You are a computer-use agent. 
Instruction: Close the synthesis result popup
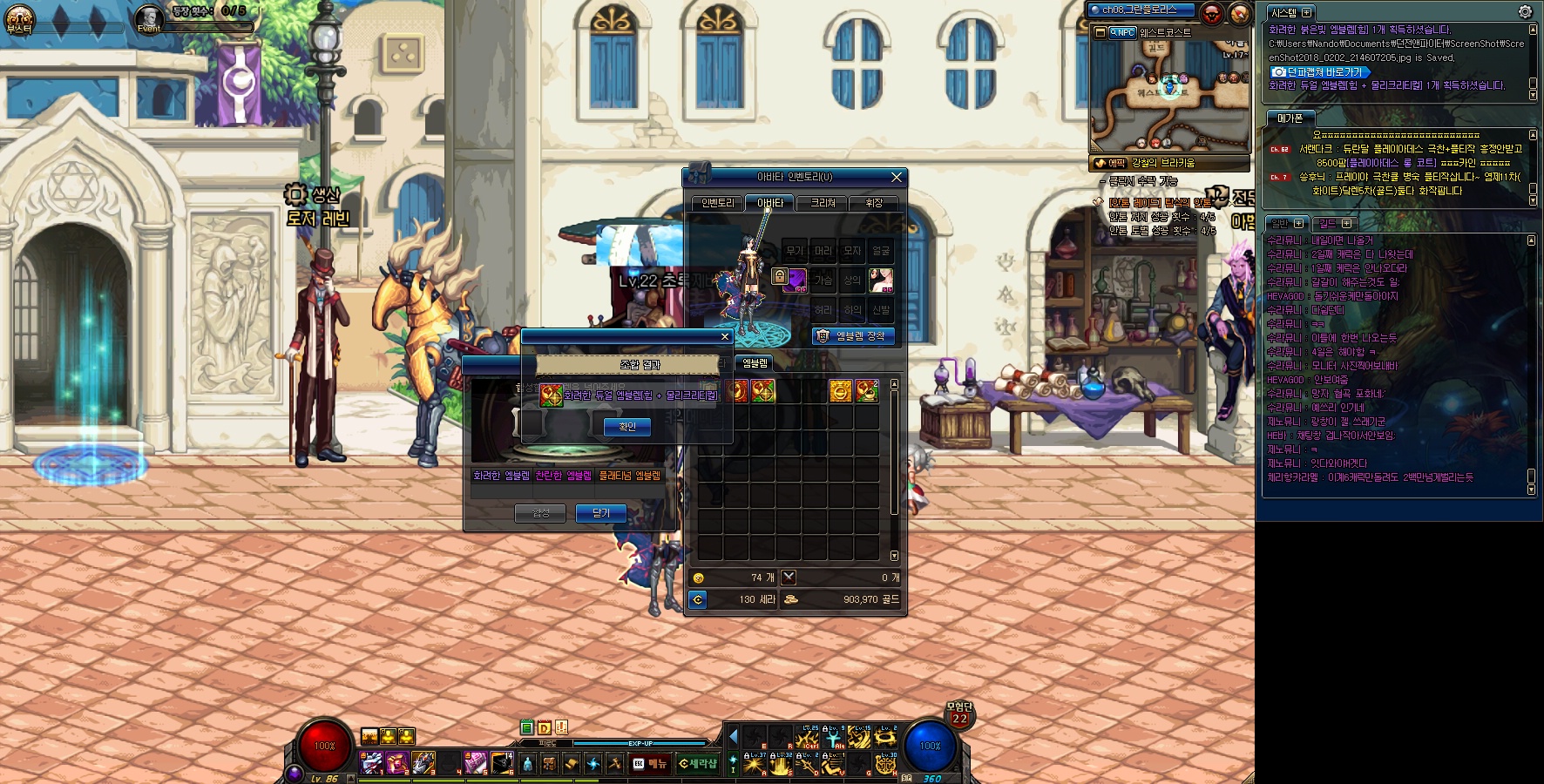point(724,336)
